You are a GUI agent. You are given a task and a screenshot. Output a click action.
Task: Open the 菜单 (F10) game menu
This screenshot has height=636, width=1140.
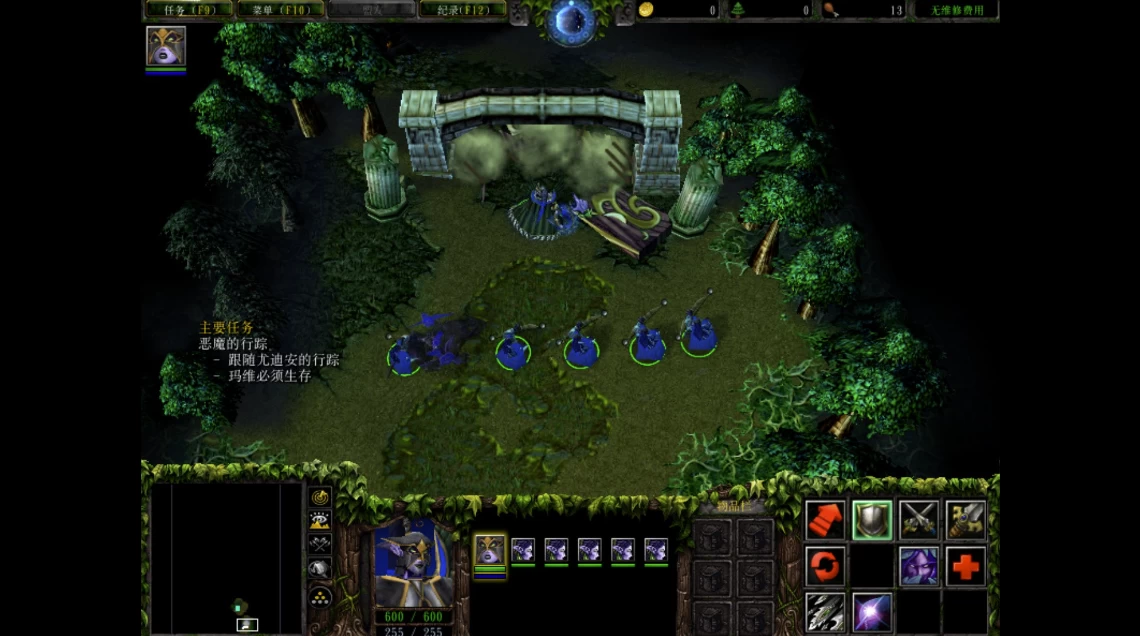(281, 10)
